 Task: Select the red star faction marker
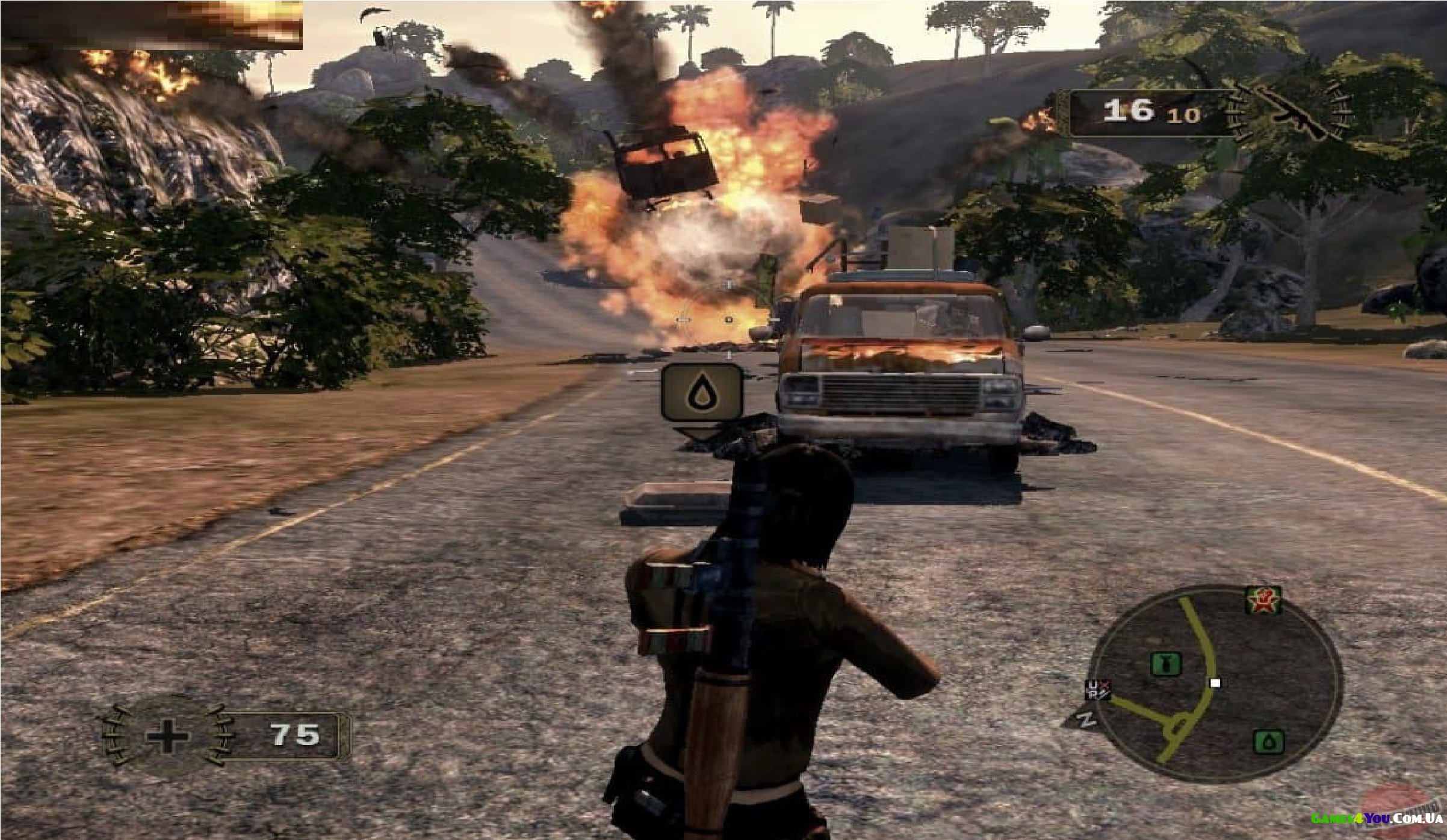1263,601
